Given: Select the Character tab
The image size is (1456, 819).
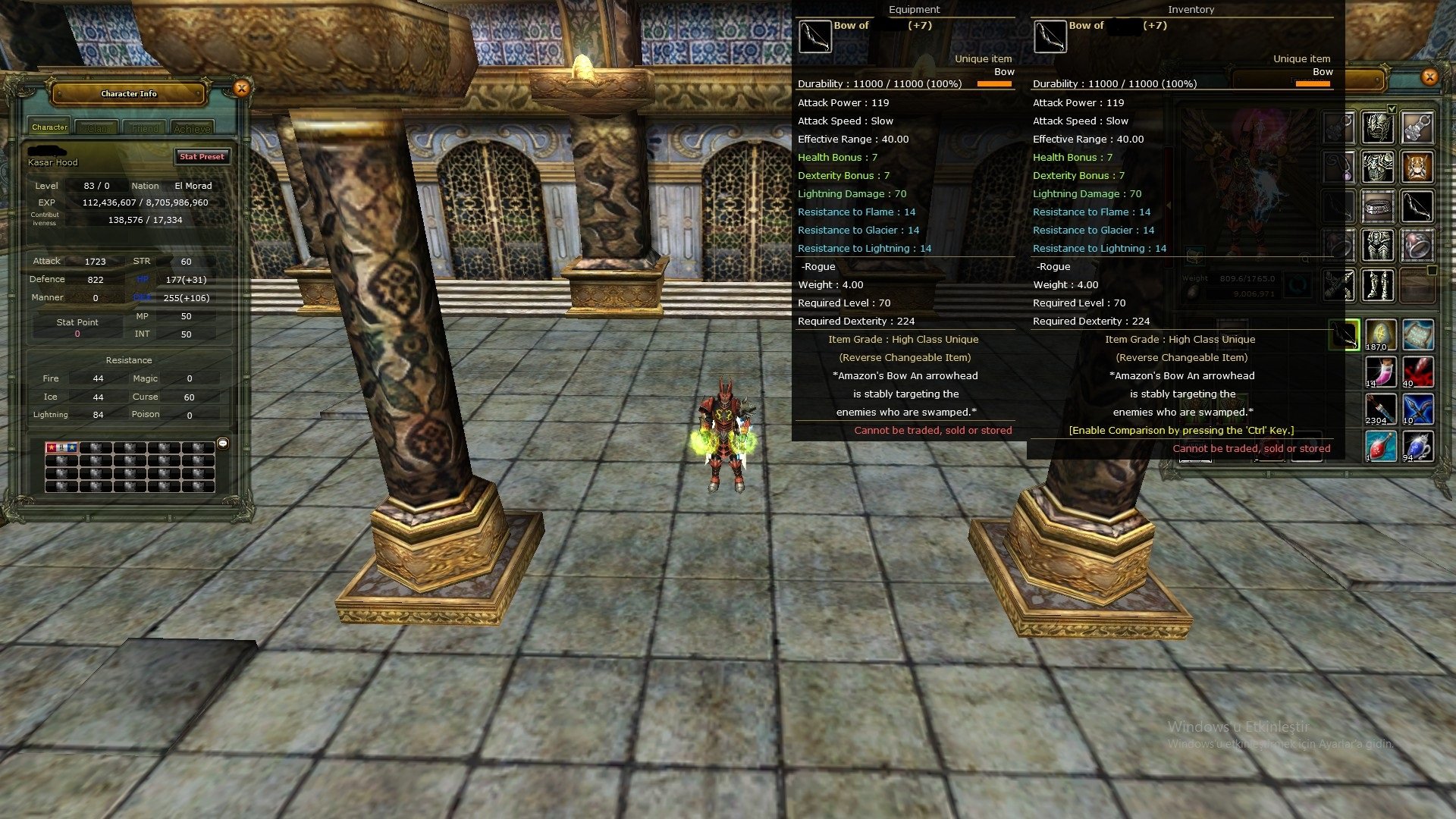Looking at the screenshot, I should 50,127.
